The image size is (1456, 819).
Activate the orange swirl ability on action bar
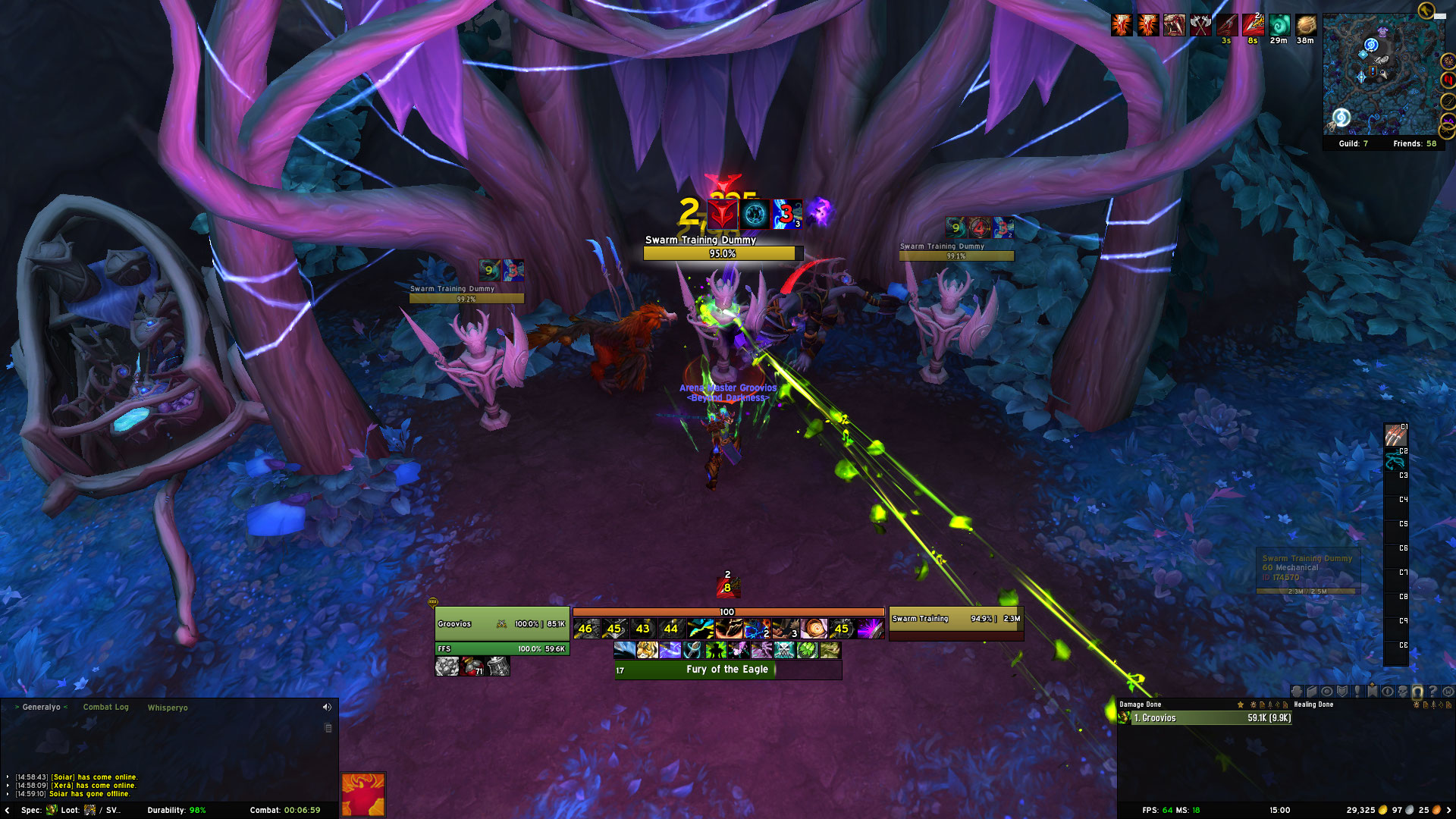click(x=814, y=628)
